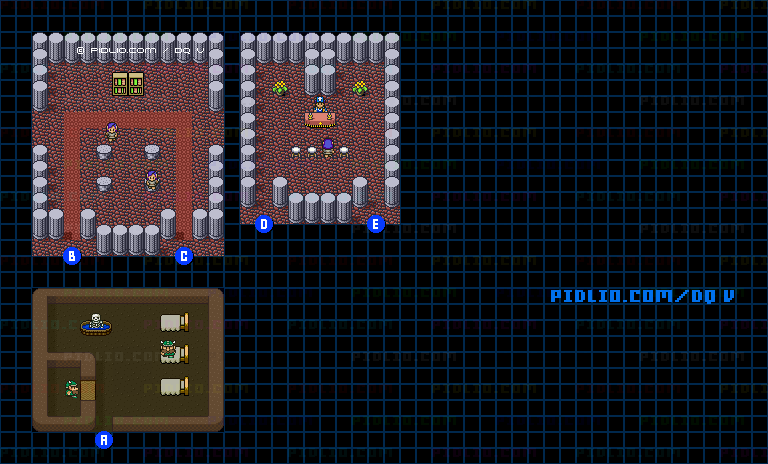Open the large PIDLIO.COM/DQ V logo link

pyautogui.click(x=642, y=296)
